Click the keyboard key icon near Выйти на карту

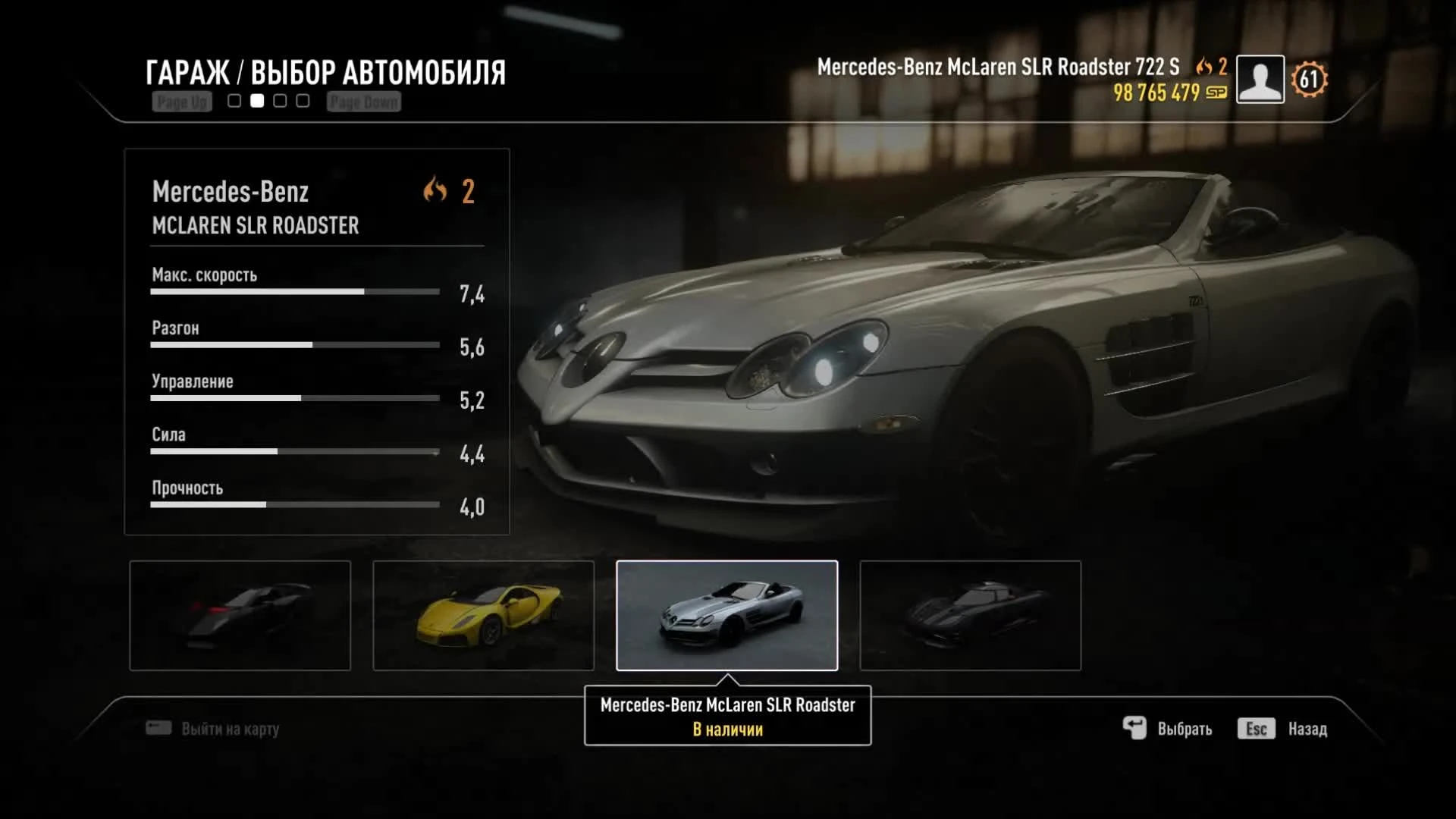coord(157,727)
